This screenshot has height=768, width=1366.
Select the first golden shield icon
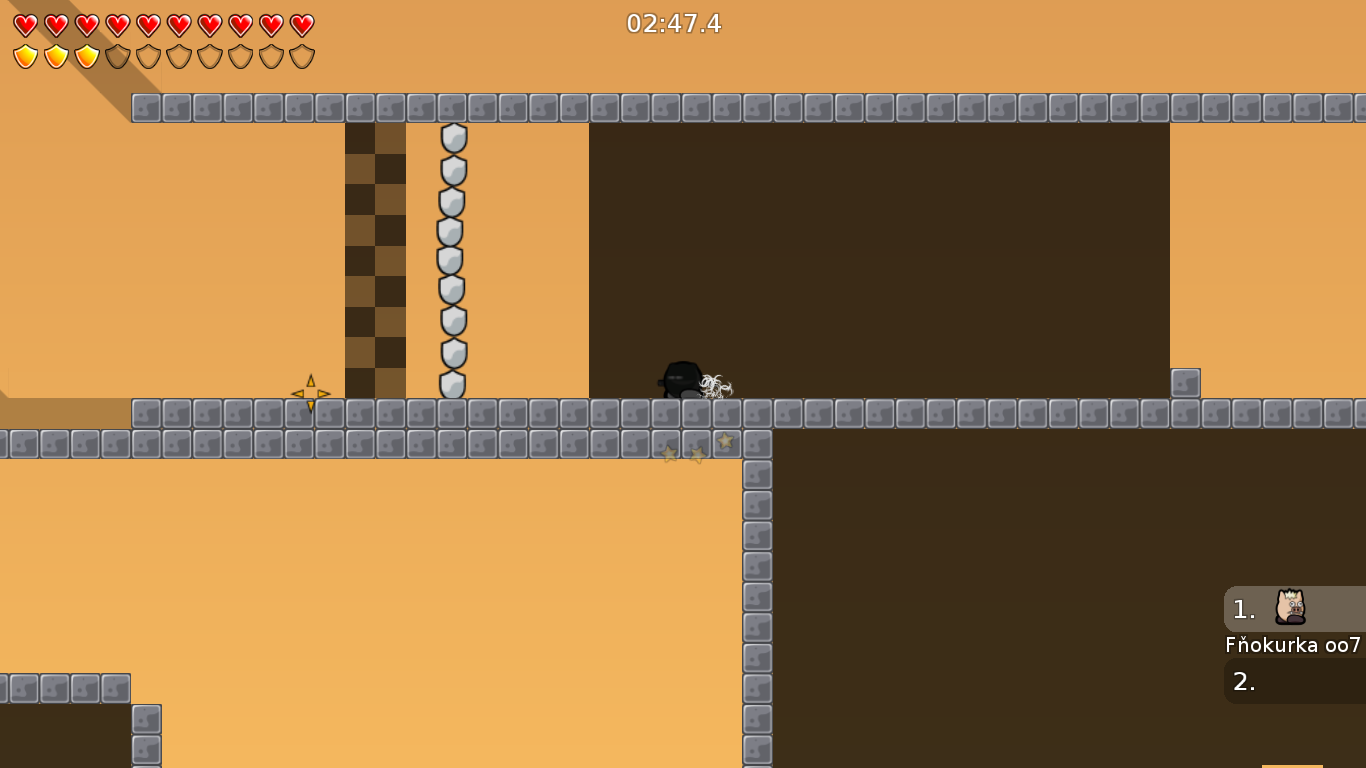point(24,55)
